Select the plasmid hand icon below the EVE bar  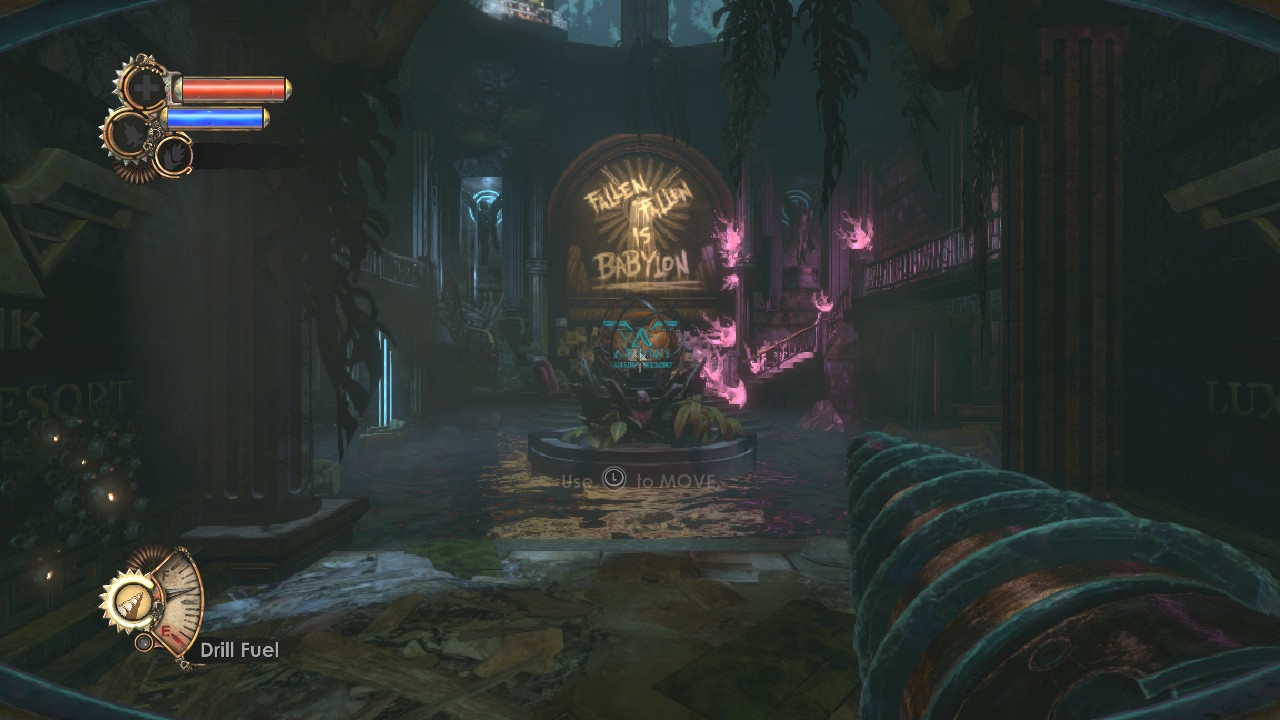172,155
